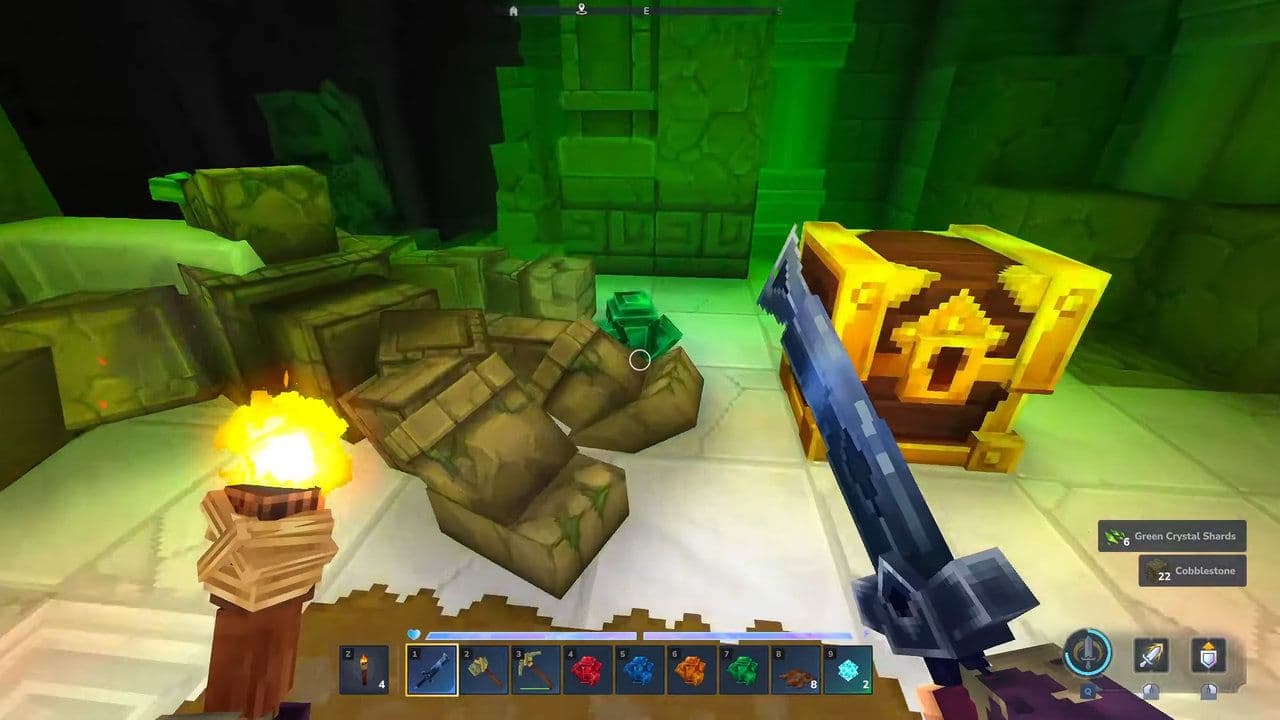Use the sword slash attack icon
The width and height of the screenshot is (1280, 720).
coord(1151,656)
